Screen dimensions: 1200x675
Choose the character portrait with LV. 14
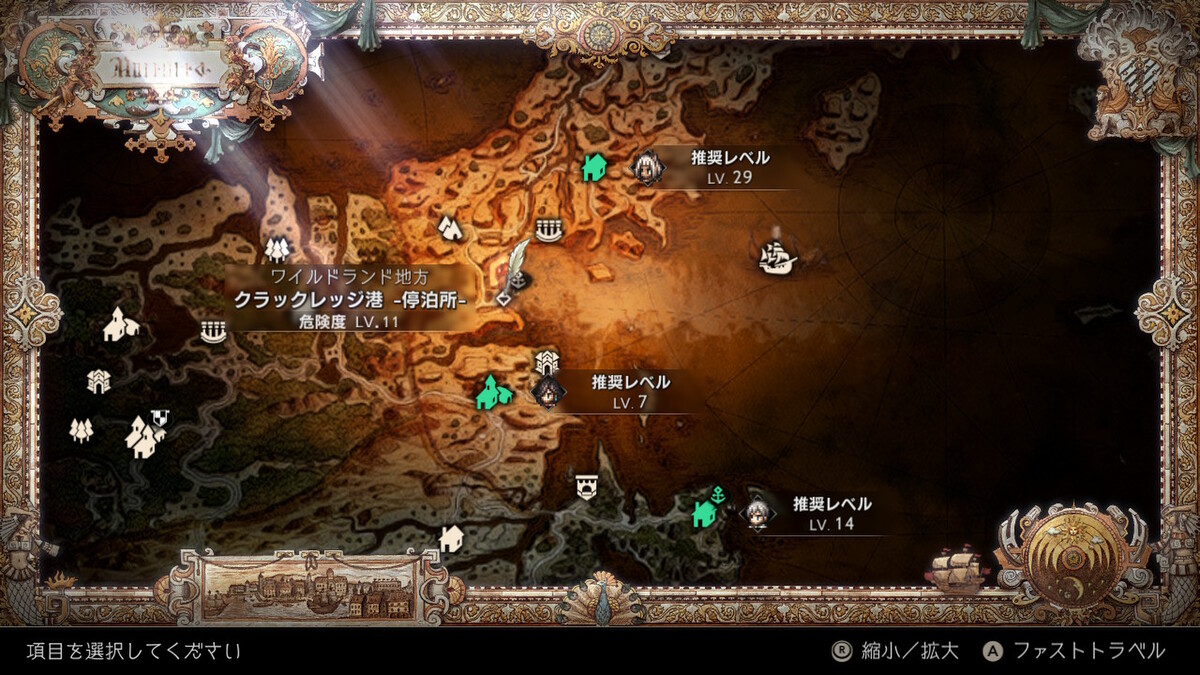(x=757, y=513)
